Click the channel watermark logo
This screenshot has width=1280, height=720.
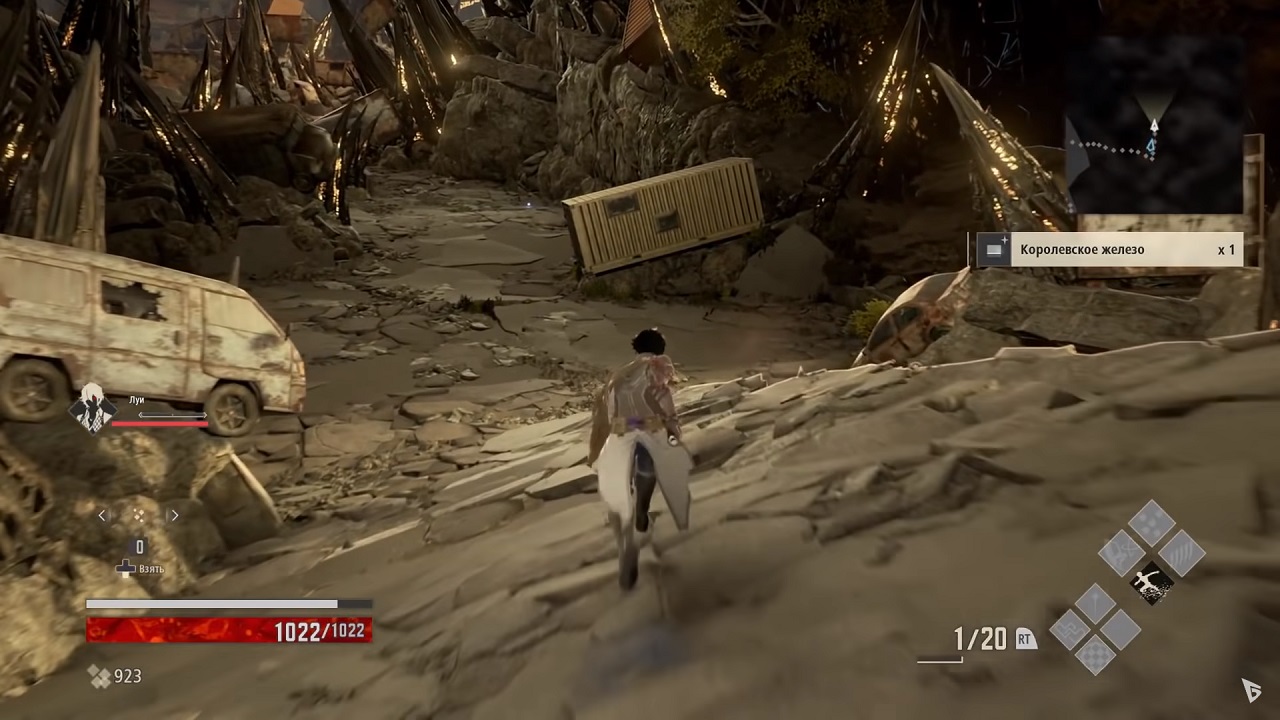click(x=1251, y=689)
